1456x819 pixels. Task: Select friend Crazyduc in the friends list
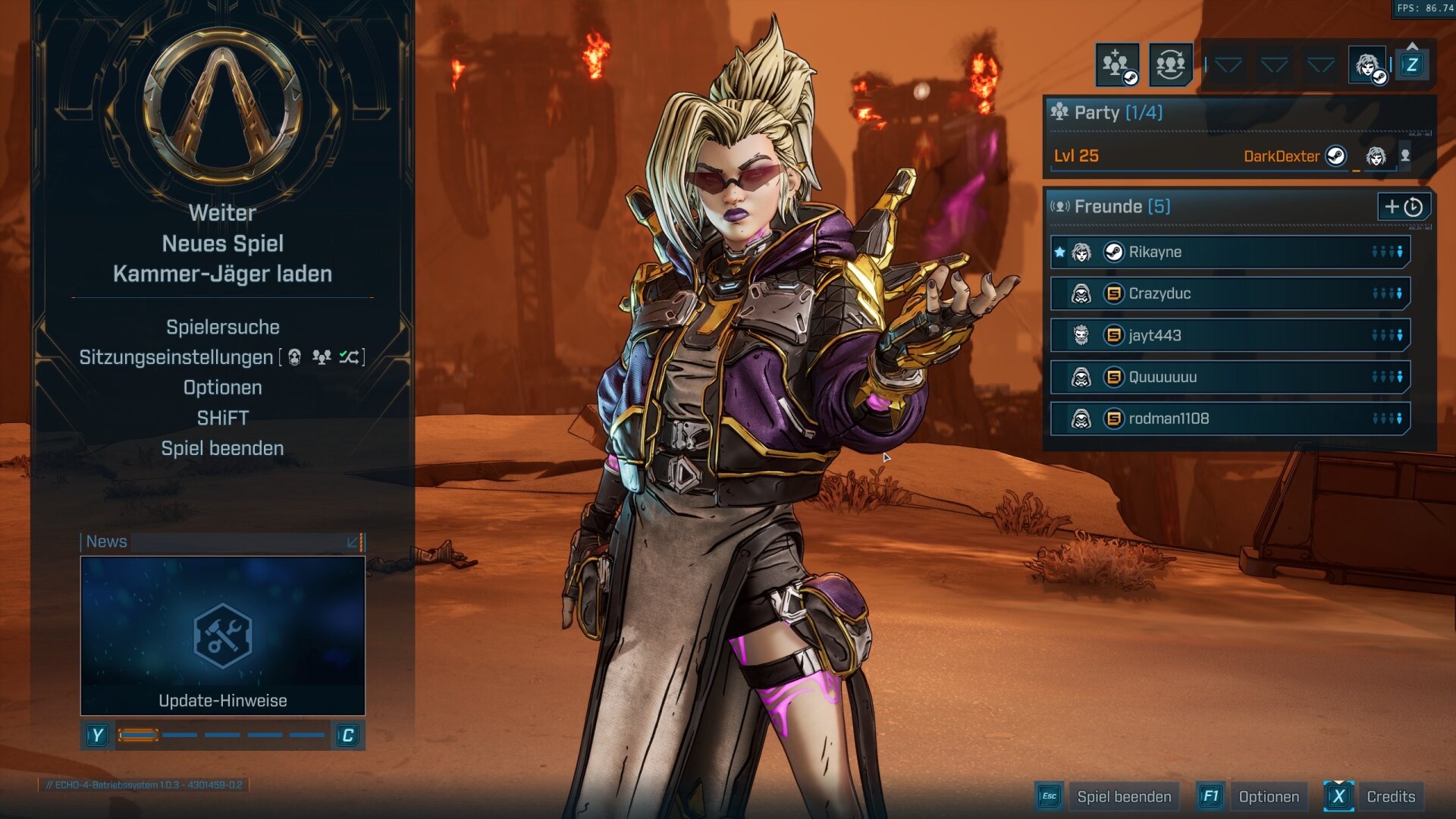pos(1228,293)
